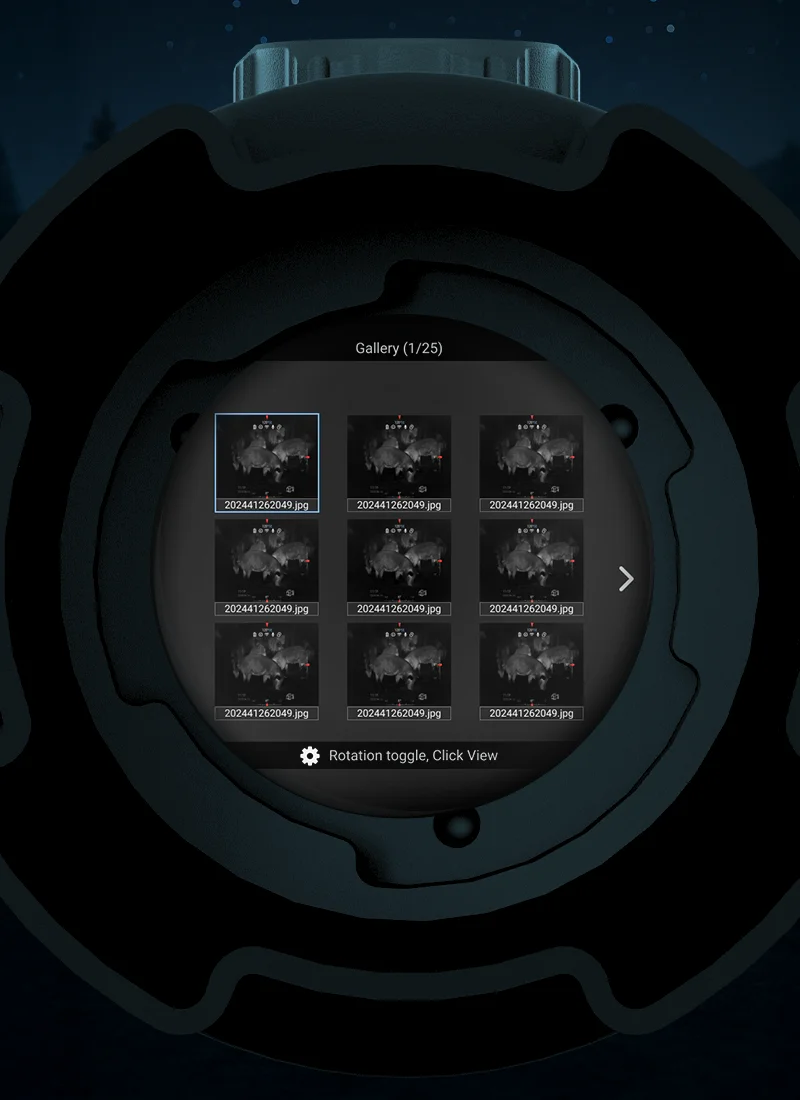
Task: Click the gear icon beside Rotation toggle
Action: tap(310, 756)
